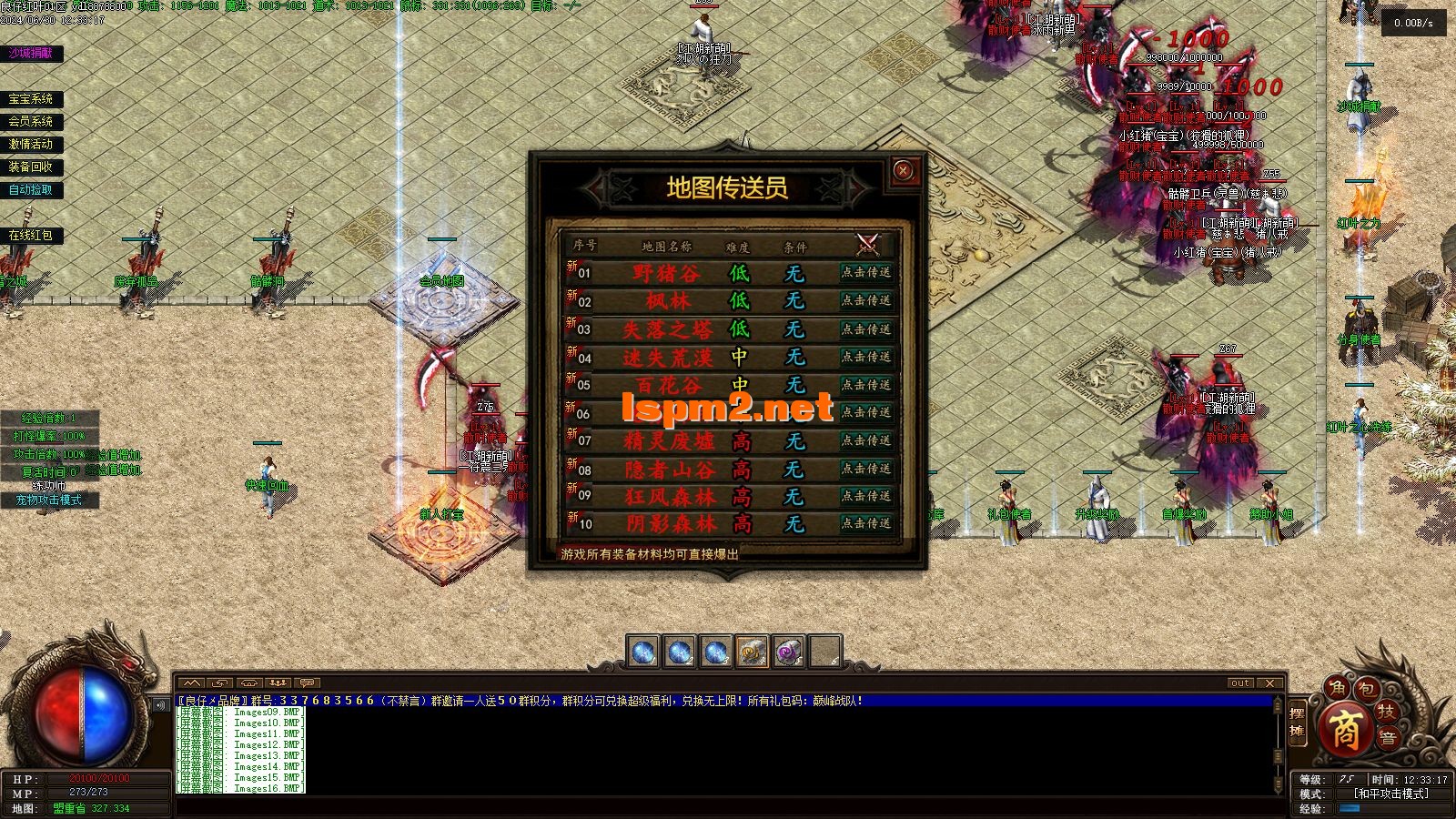Click 点击传送 on the 阴影森林 row
The image size is (1456, 819).
[x=865, y=523]
